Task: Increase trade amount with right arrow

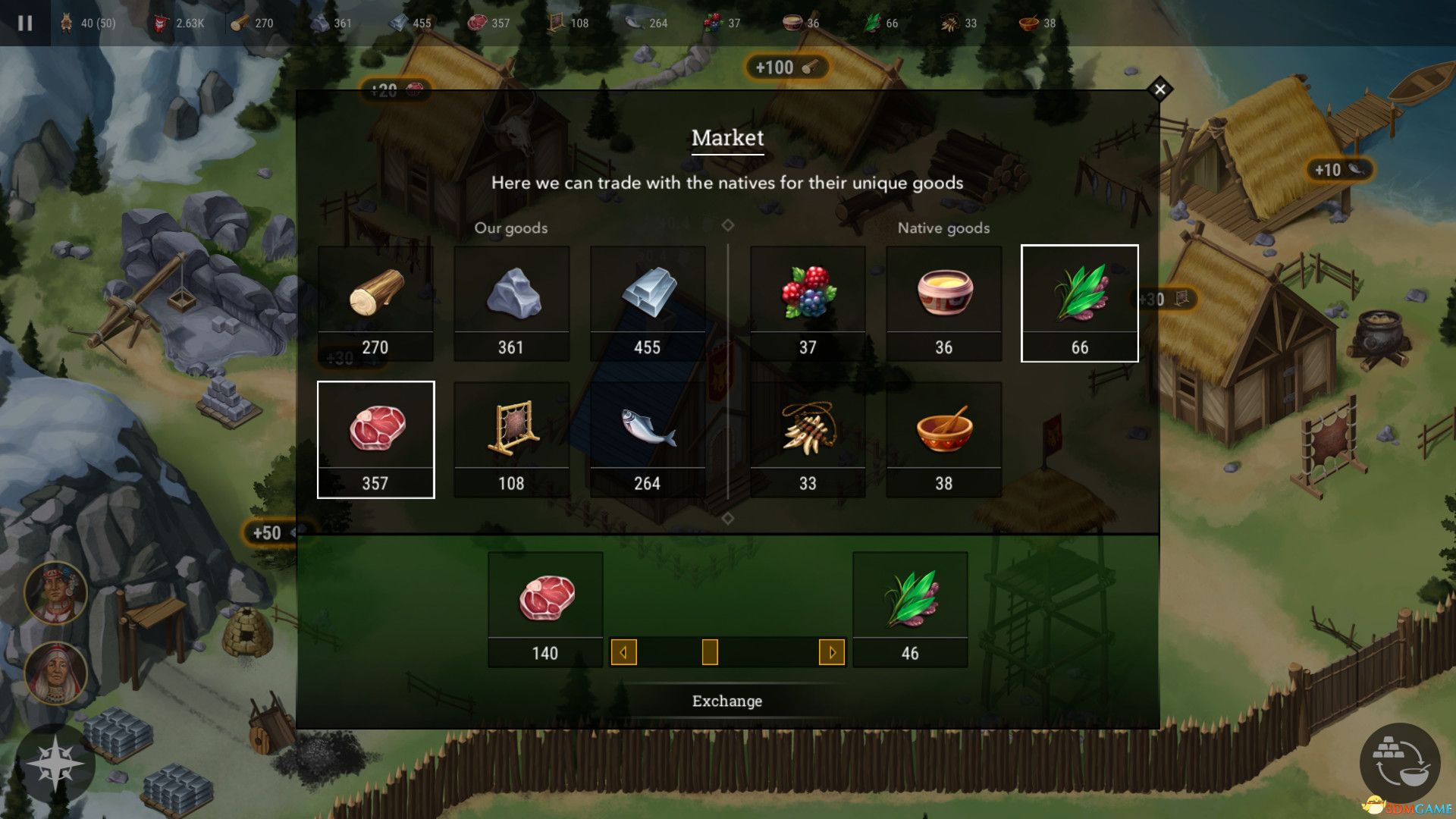Action: 832,652
